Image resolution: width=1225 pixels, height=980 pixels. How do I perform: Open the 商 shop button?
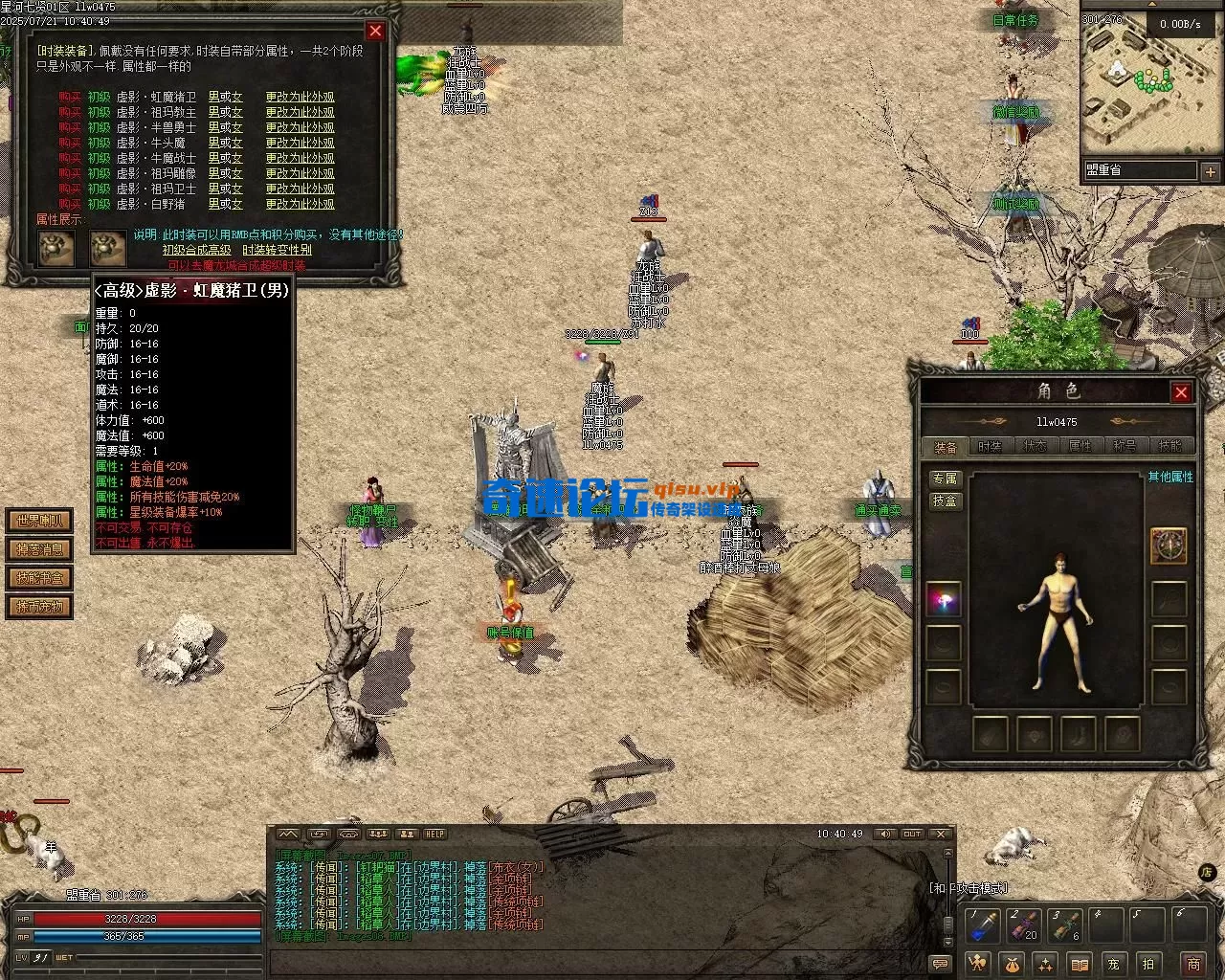[x=1193, y=964]
